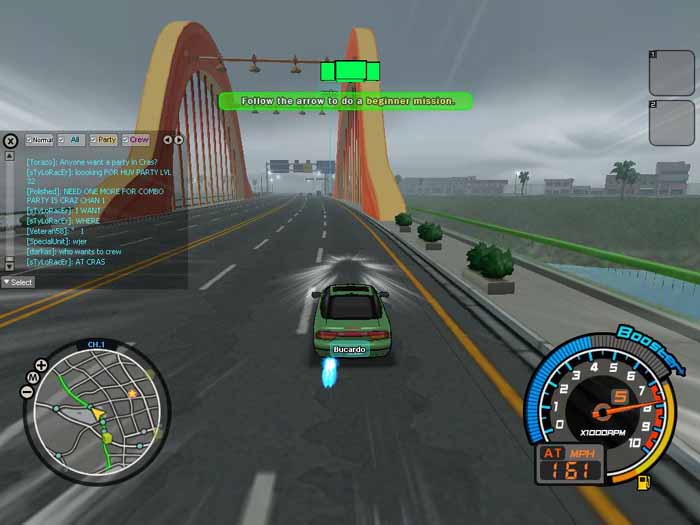700x525 pixels.
Task: Zoom in the minimap with the plus button
Action: (41, 365)
